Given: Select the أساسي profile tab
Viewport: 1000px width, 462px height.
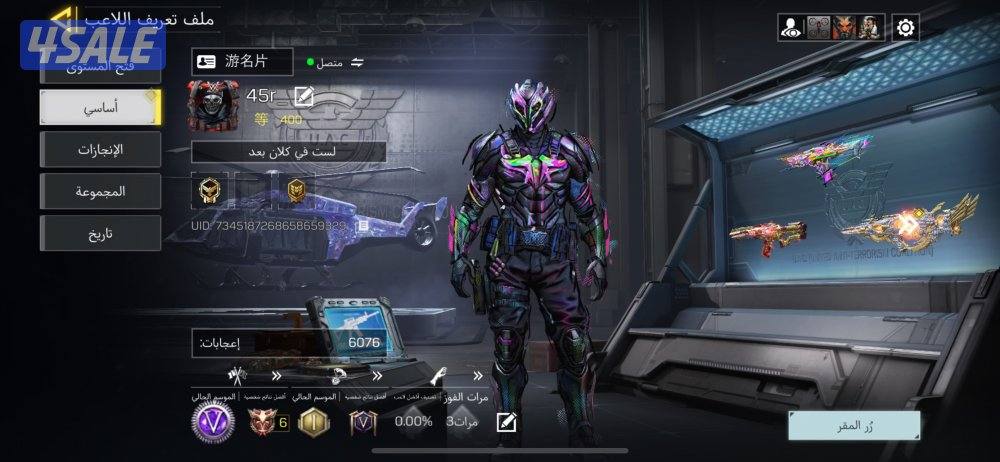Looking at the screenshot, I should click(x=100, y=107).
